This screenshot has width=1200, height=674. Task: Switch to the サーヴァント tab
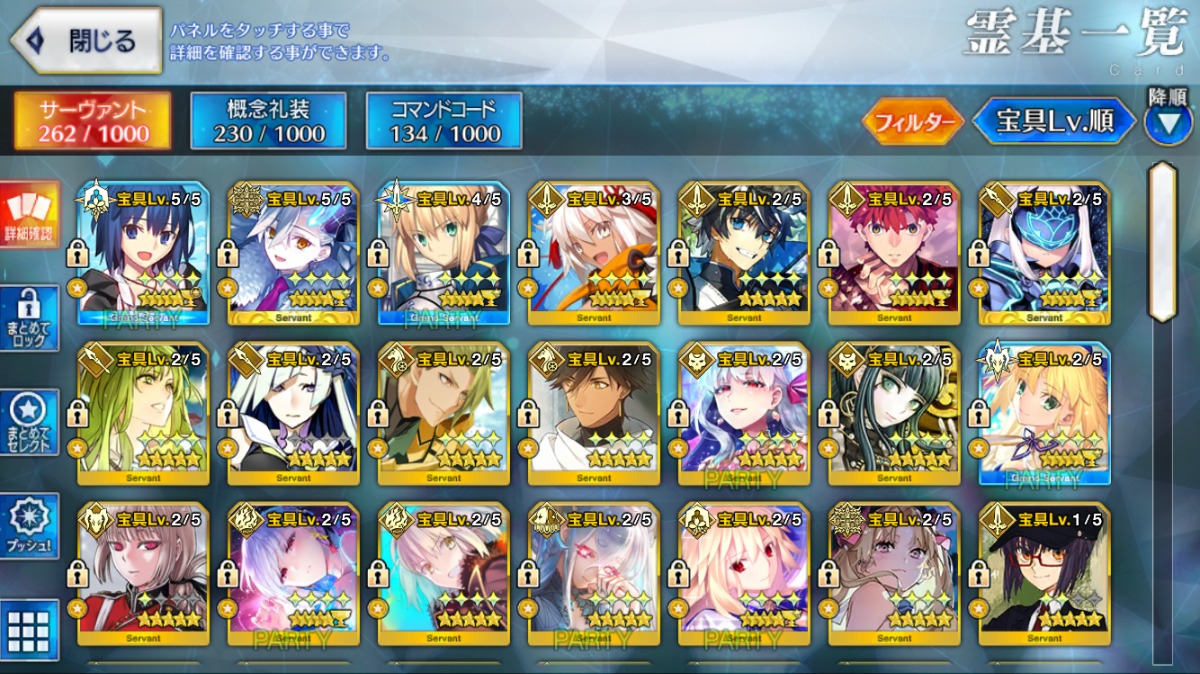click(x=92, y=121)
